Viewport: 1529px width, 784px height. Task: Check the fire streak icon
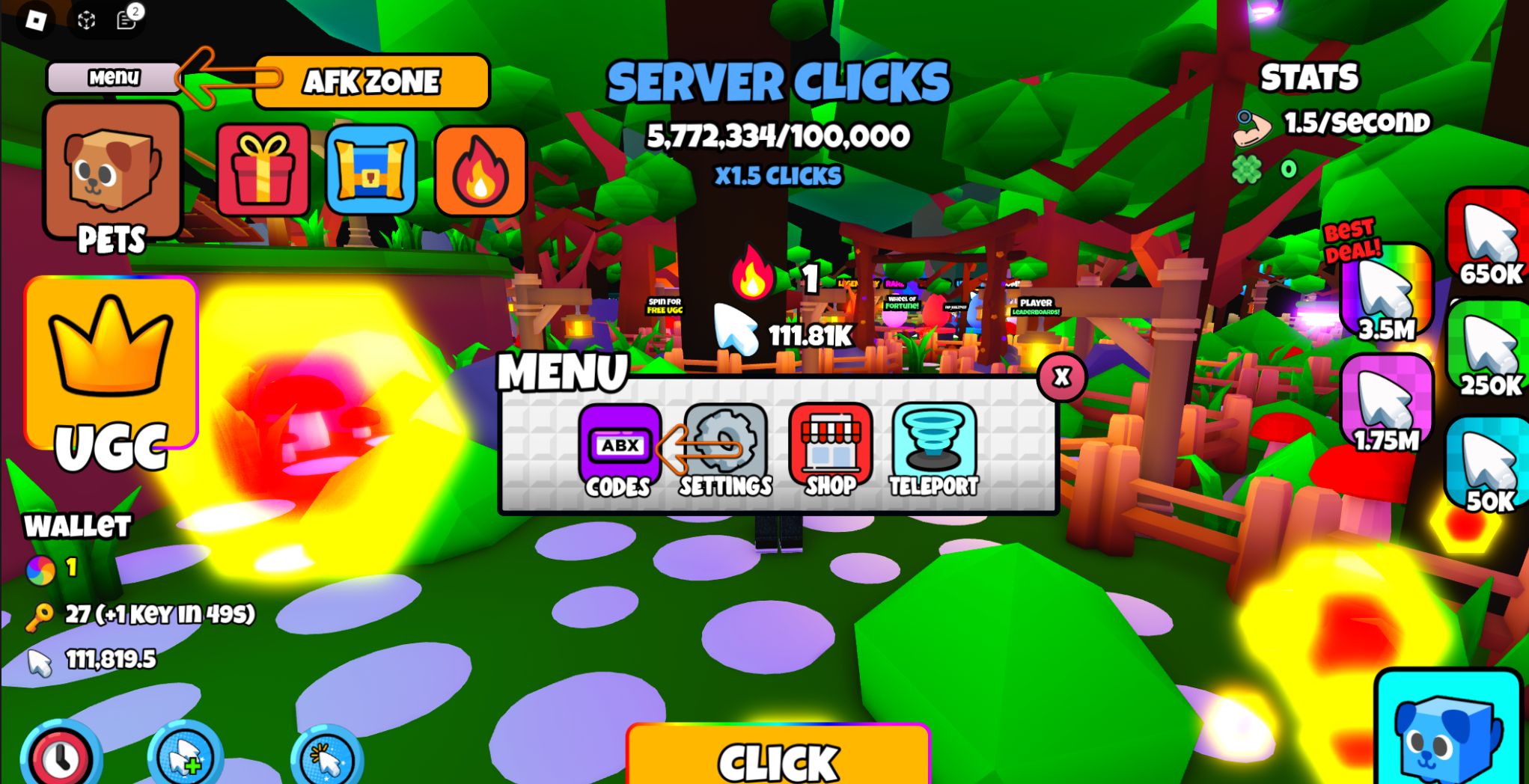point(478,170)
